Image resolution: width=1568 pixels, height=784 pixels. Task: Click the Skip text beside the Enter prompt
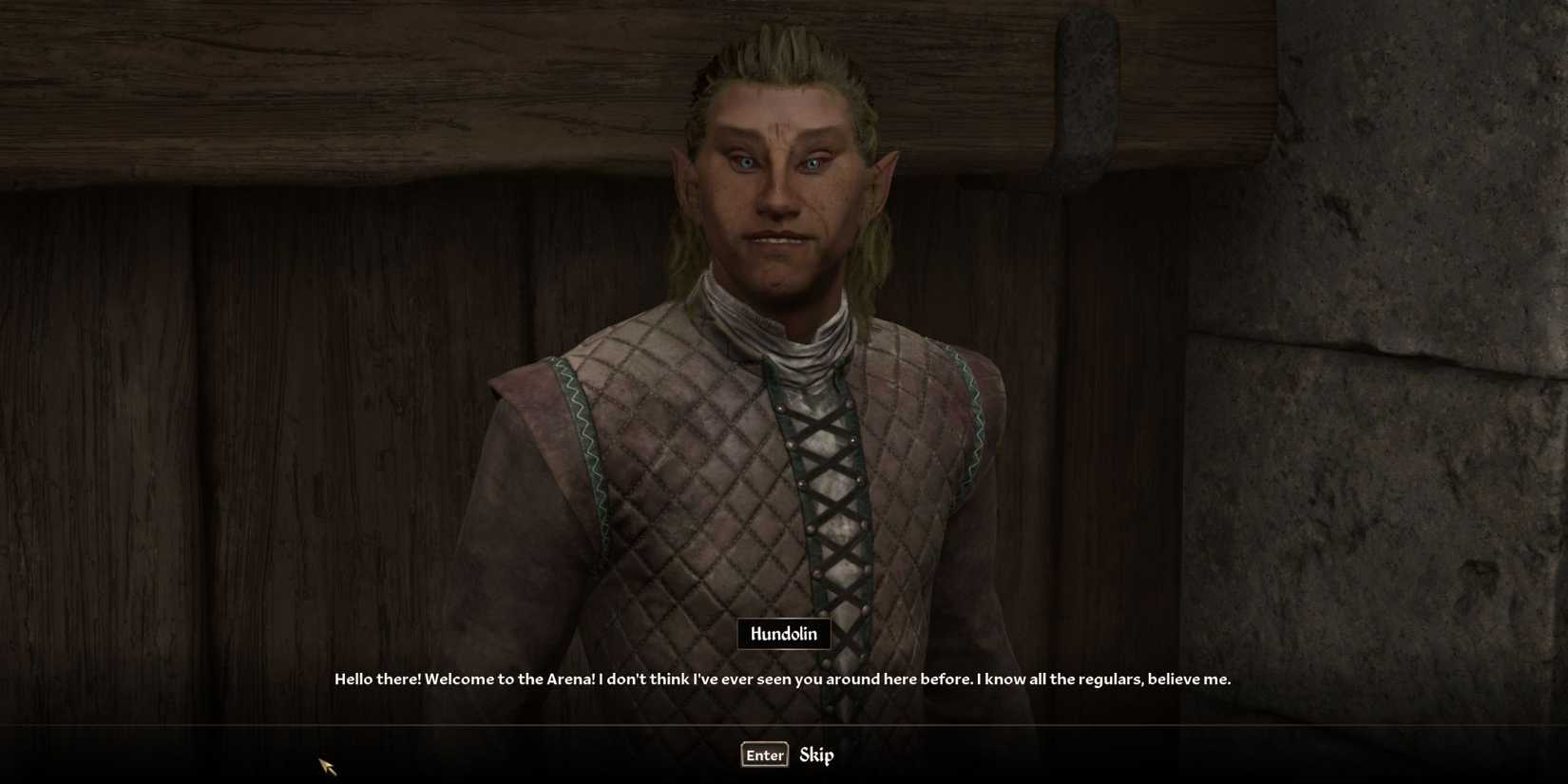(818, 755)
